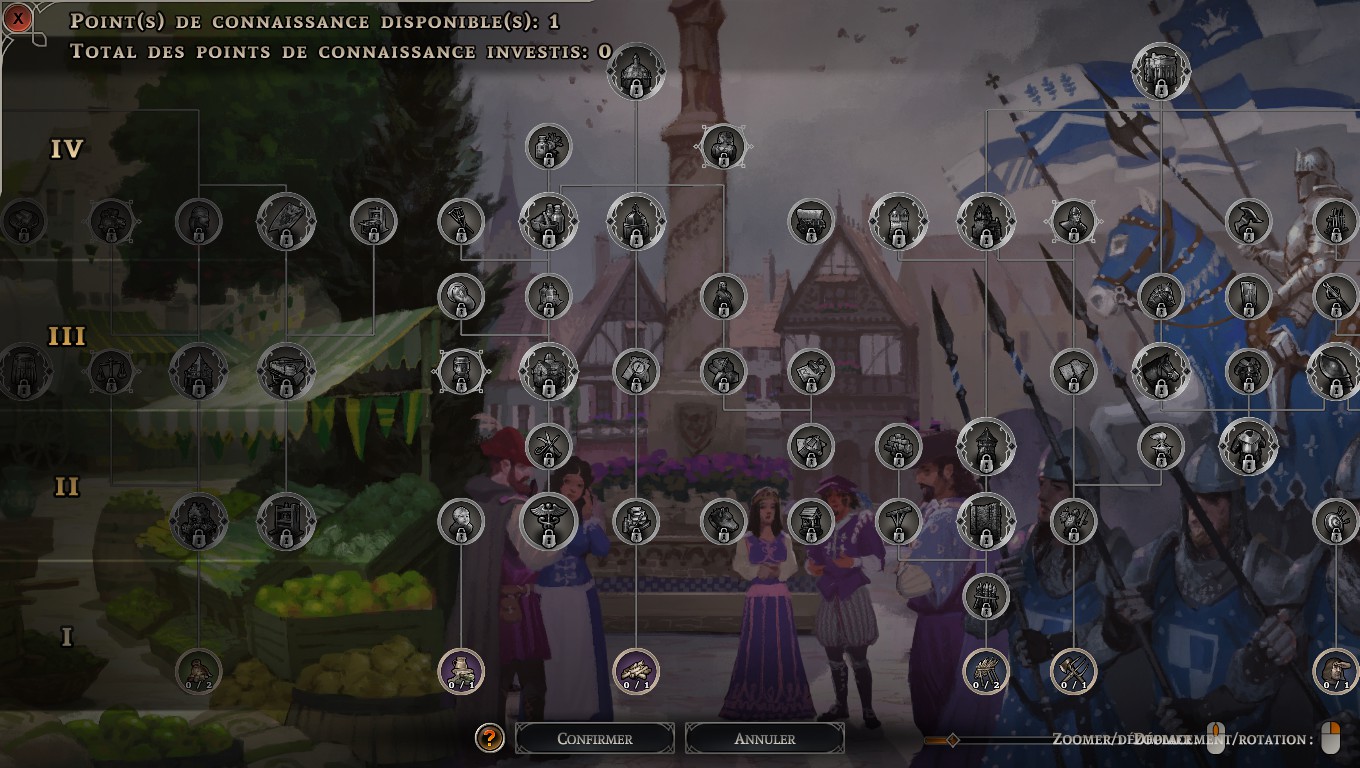Pick the axe and pitchfork tools node
The width and height of the screenshot is (1360, 768).
tap(1073, 670)
